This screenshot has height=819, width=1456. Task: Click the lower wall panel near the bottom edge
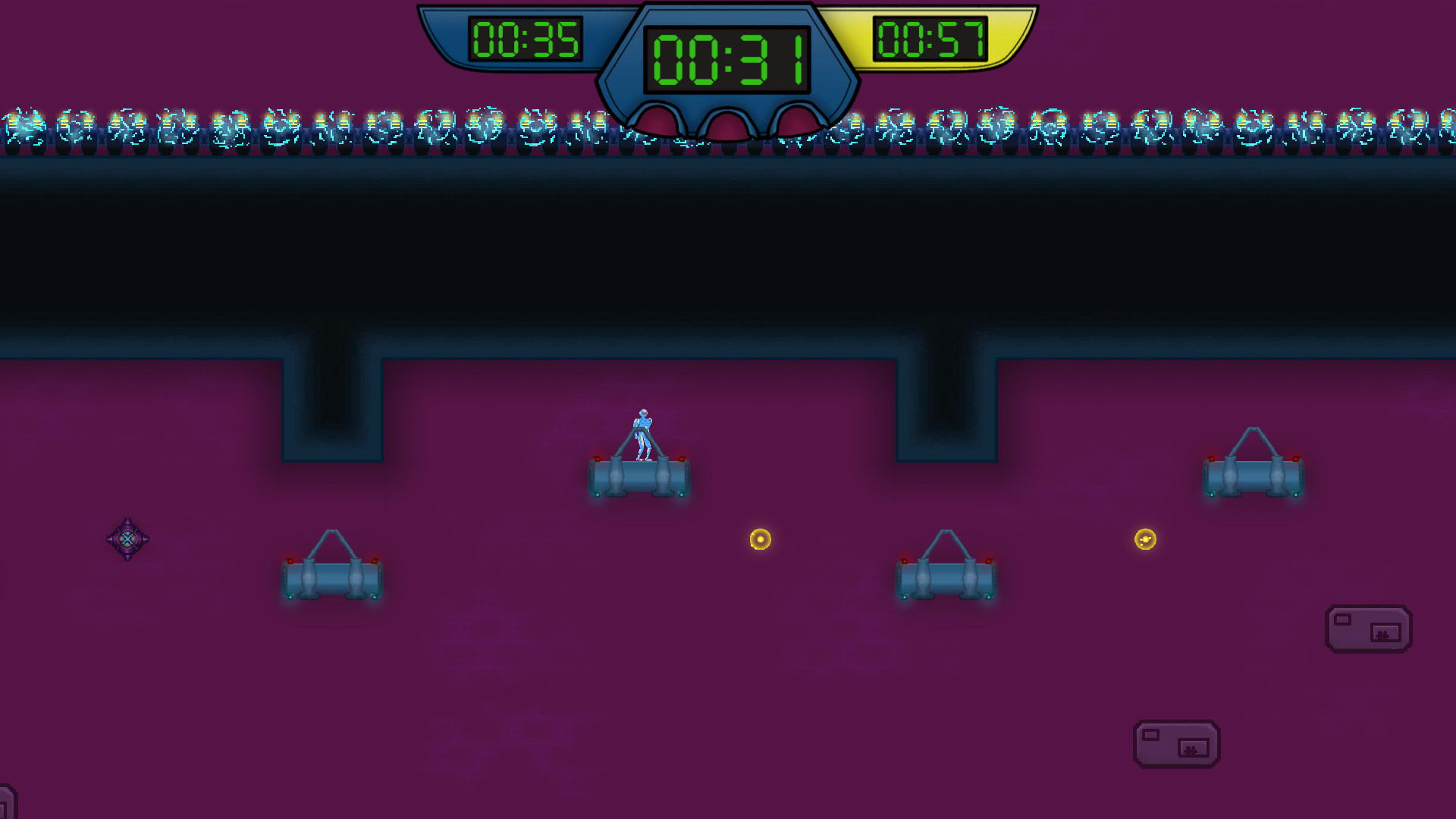coord(1177,745)
